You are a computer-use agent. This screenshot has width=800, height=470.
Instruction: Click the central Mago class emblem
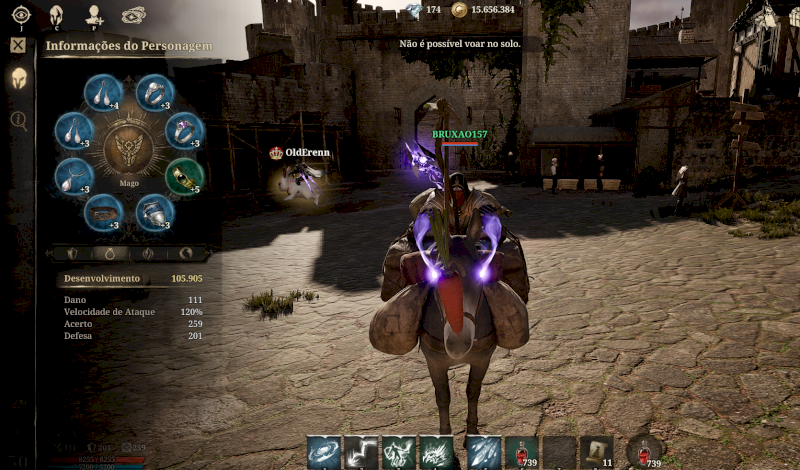click(129, 152)
